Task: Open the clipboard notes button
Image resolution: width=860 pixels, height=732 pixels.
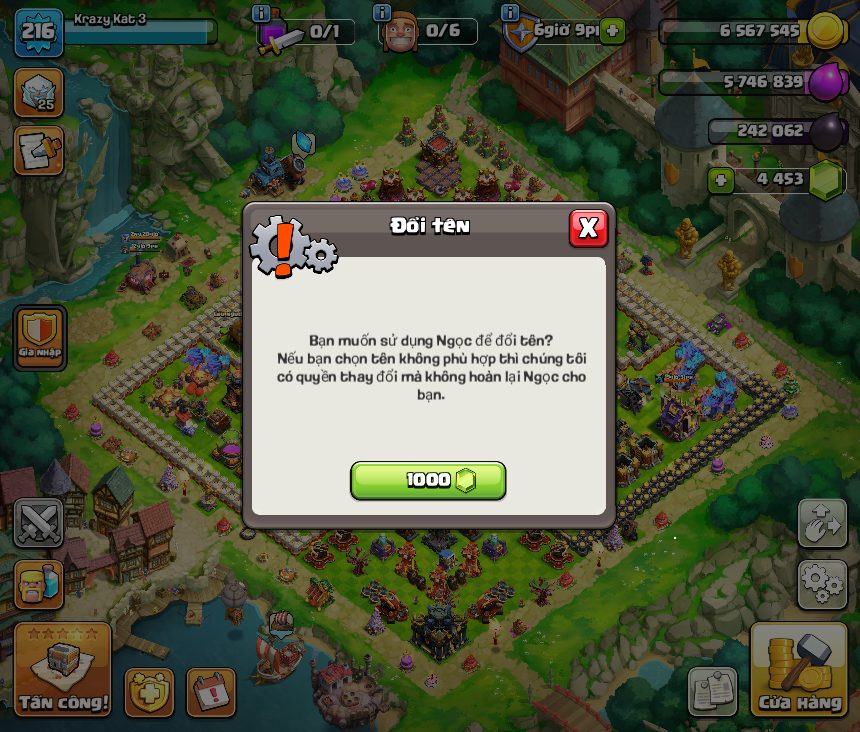Action: point(712,692)
